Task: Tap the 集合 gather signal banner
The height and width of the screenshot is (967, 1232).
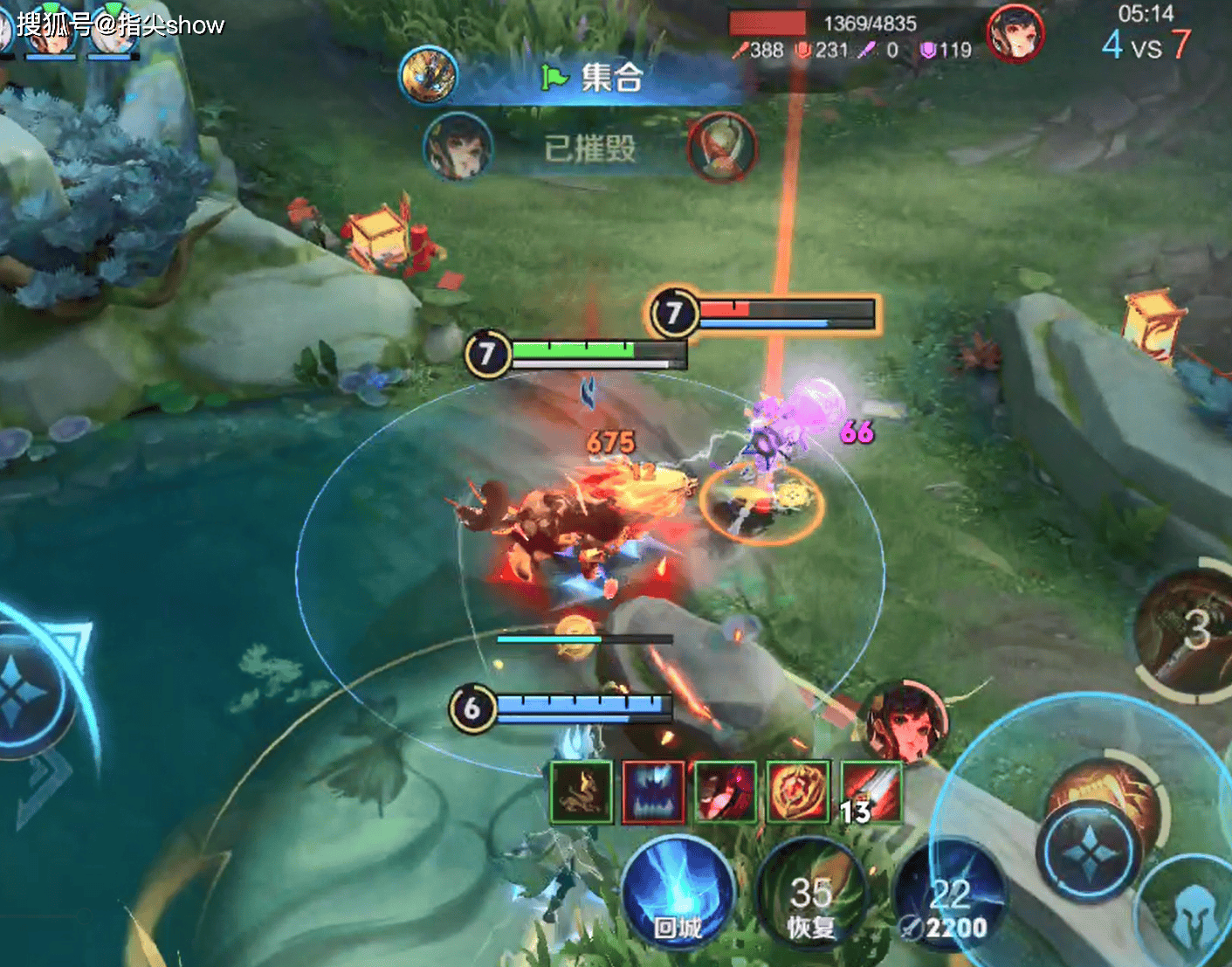Action: [594, 78]
